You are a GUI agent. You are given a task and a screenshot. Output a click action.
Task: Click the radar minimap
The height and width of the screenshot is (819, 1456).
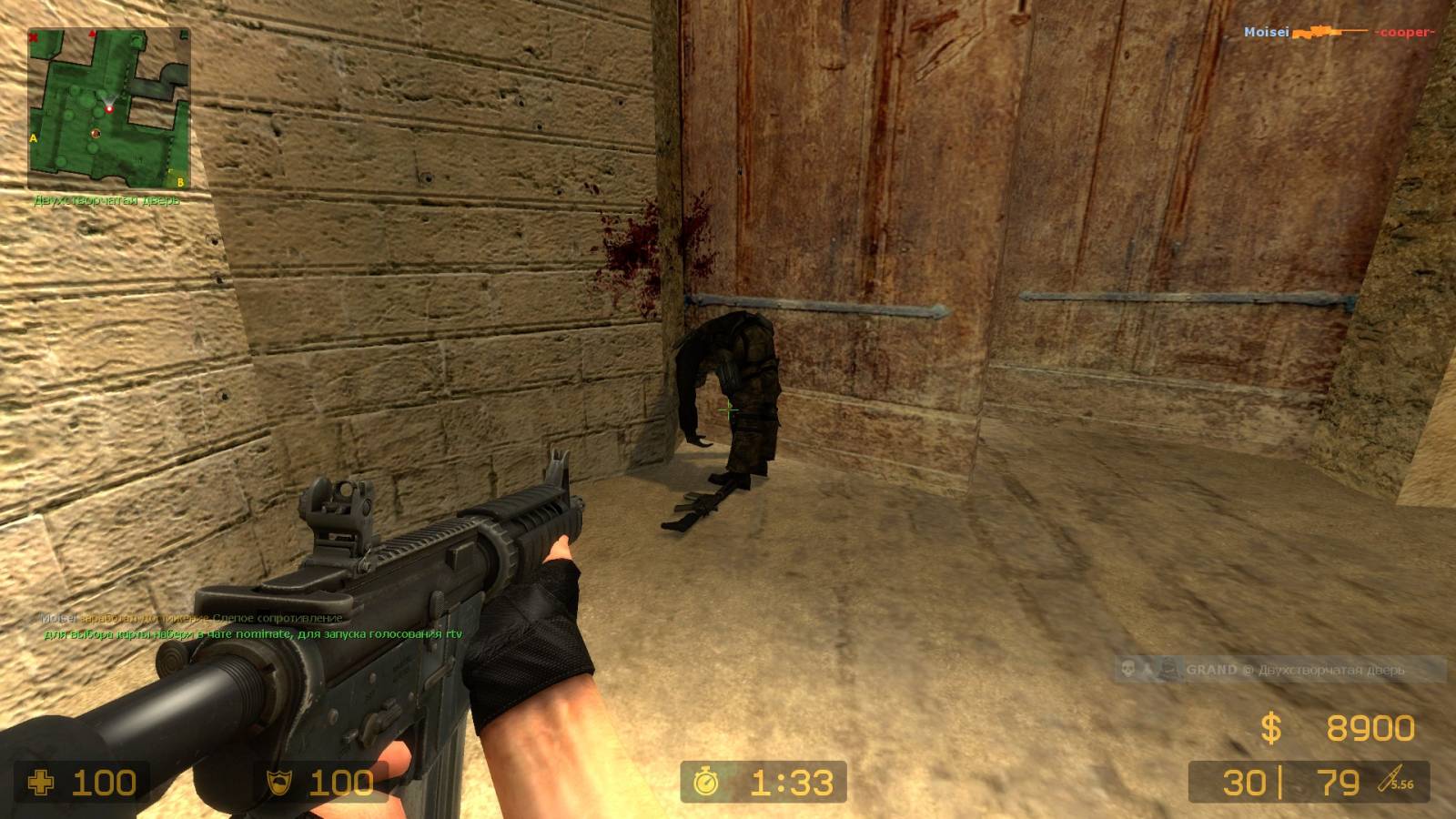(108, 108)
